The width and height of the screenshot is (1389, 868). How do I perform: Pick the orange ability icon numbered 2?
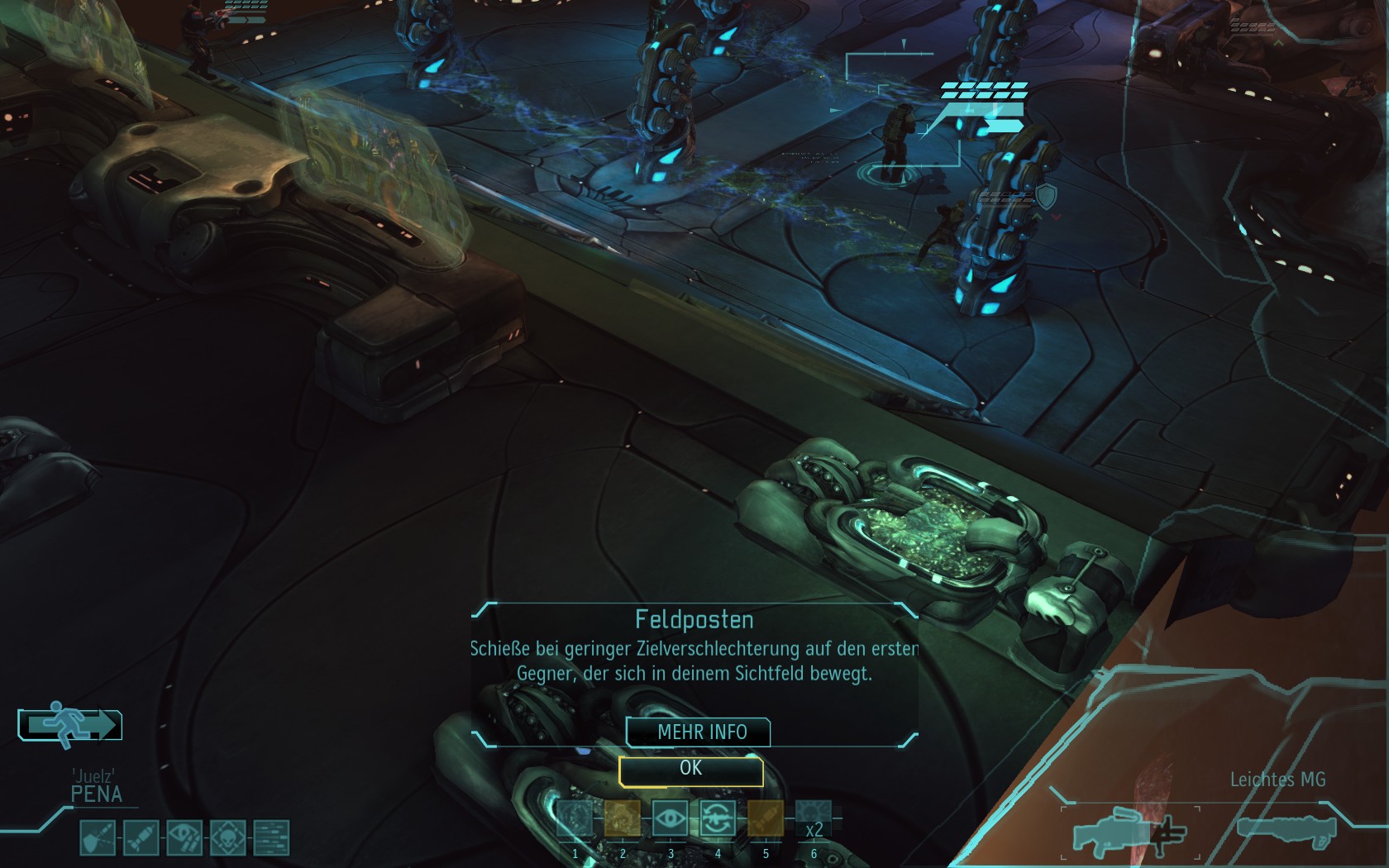click(623, 819)
